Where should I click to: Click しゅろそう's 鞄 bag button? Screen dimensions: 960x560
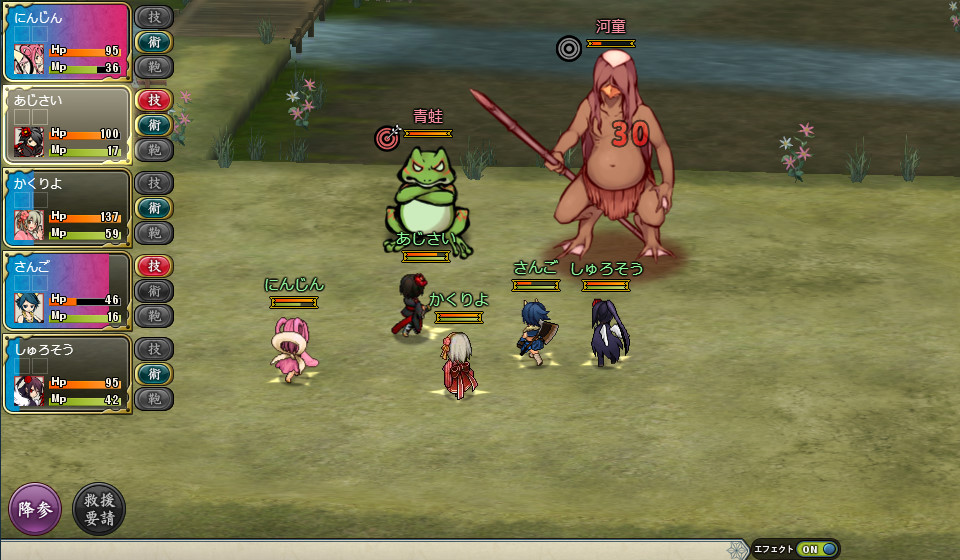(x=154, y=399)
